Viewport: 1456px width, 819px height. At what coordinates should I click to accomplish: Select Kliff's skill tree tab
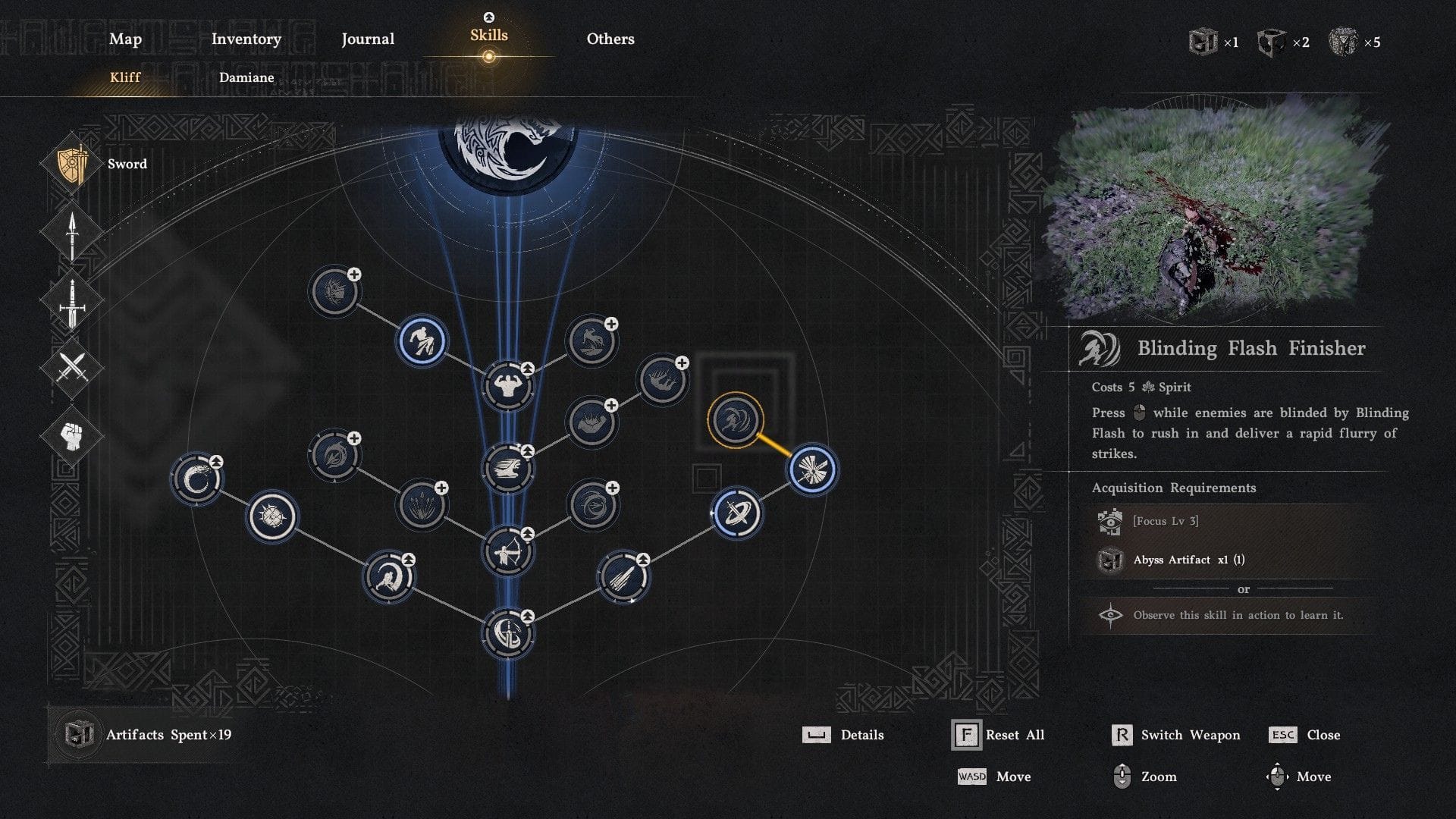125,77
